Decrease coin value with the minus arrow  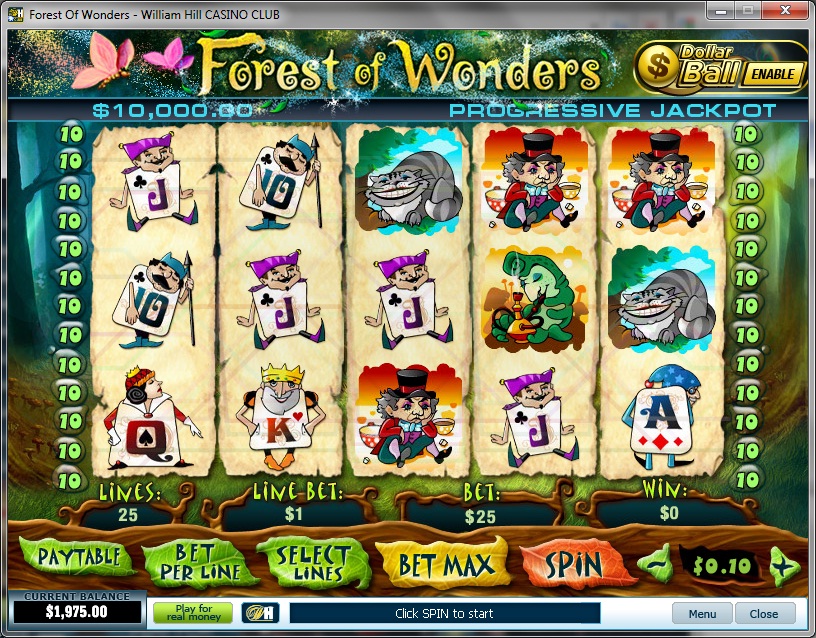pos(657,565)
